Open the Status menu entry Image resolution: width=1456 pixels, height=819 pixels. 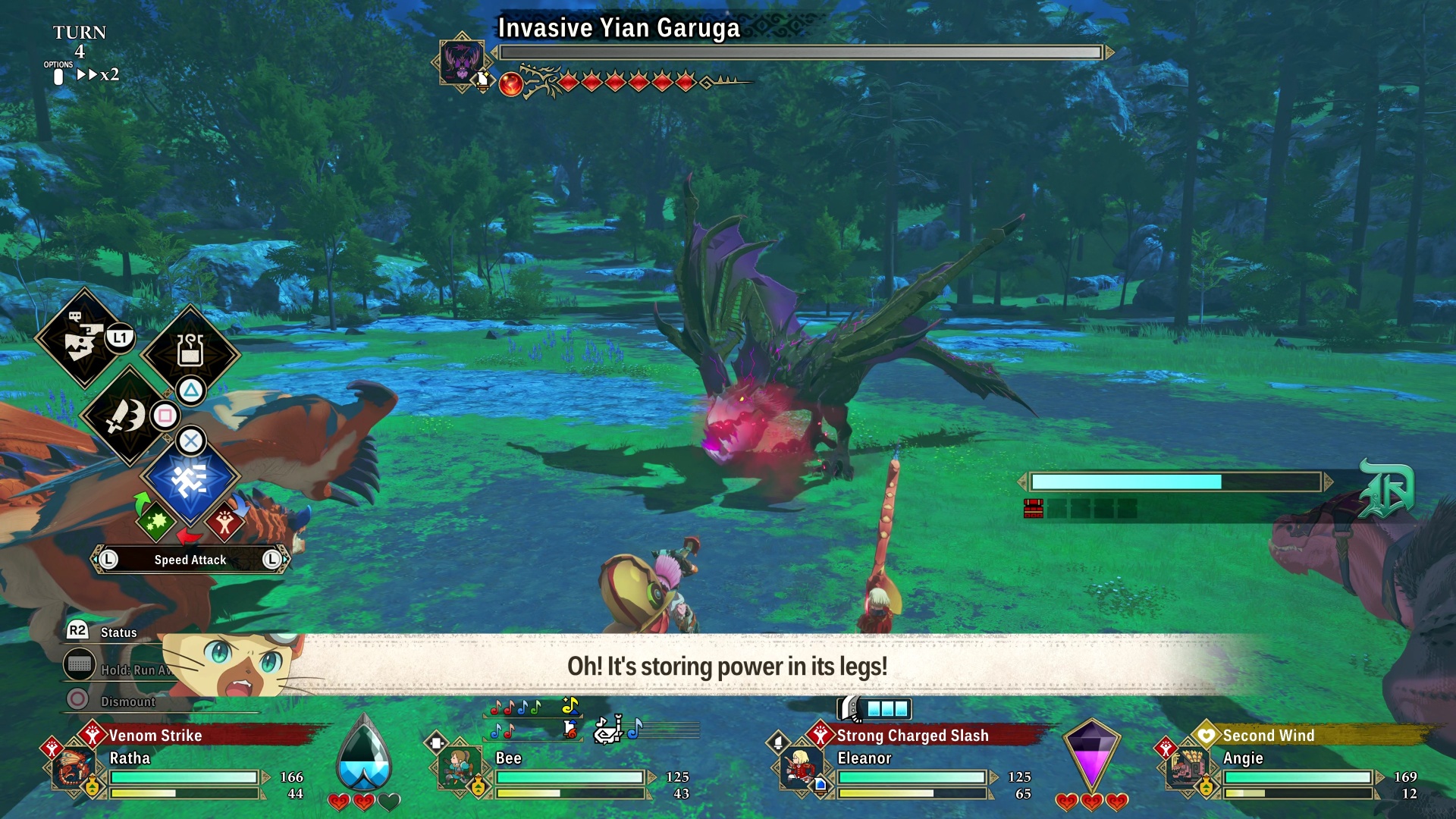[x=120, y=632]
